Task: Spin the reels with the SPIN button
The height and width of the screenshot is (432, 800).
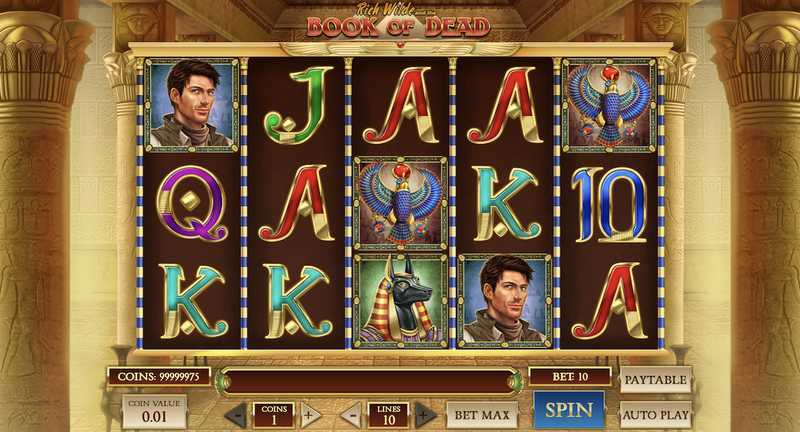Action: (x=569, y=410)
